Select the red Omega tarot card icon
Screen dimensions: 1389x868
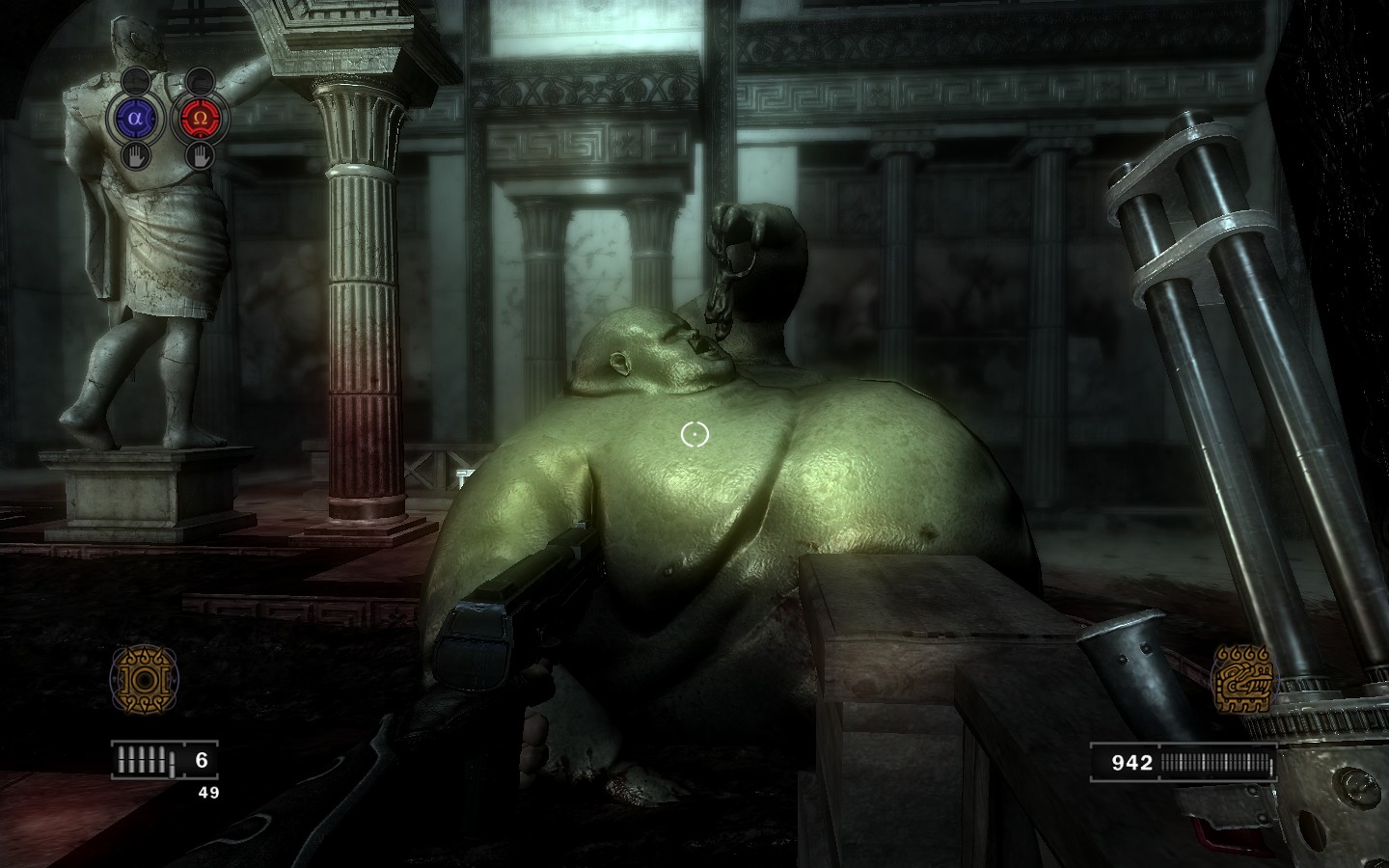200,118
